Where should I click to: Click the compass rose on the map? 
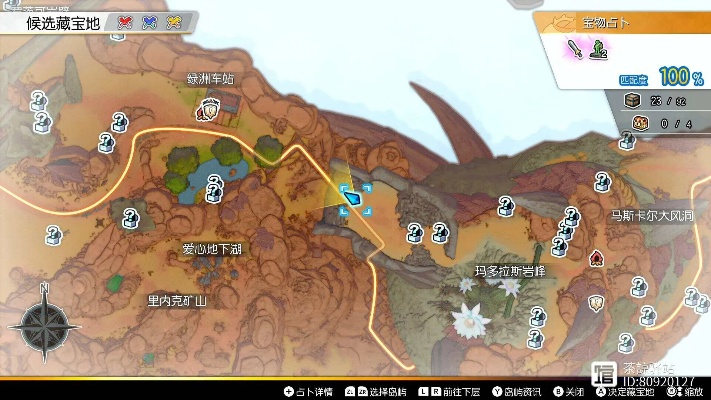coord(44,323)
